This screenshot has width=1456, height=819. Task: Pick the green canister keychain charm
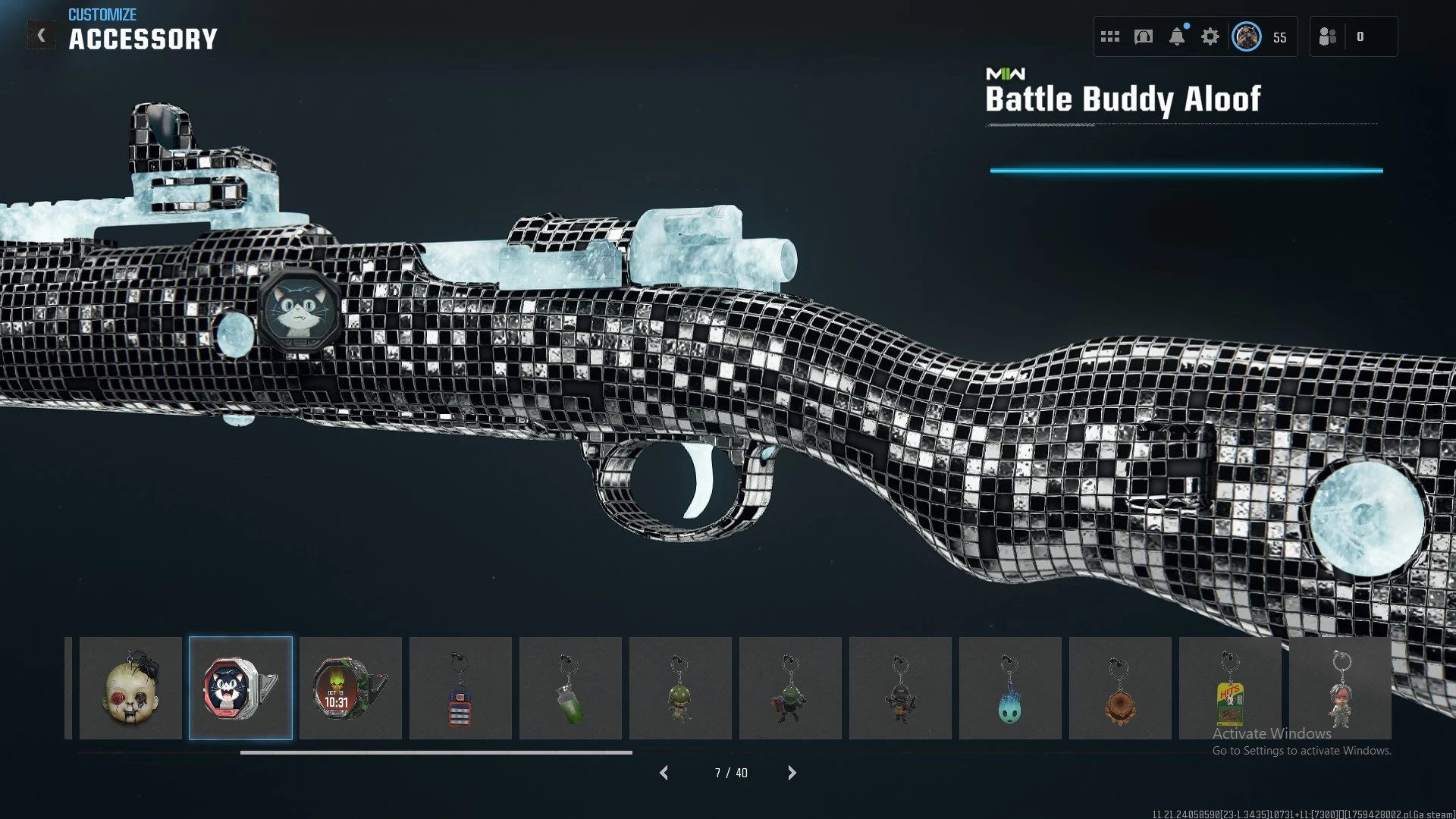(570, 688)
